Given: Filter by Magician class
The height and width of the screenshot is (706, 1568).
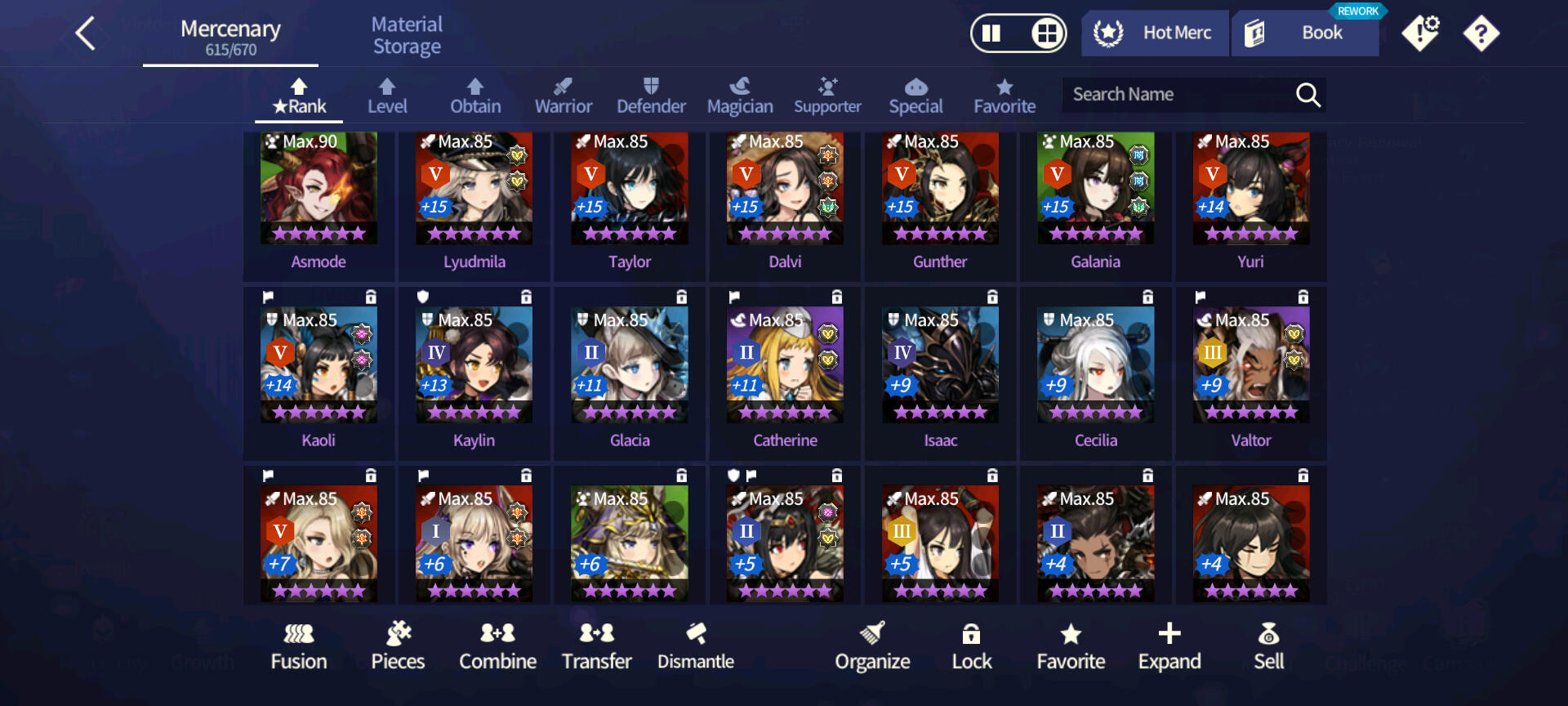Looking at the screenshot, I should [x=740, y=96].
